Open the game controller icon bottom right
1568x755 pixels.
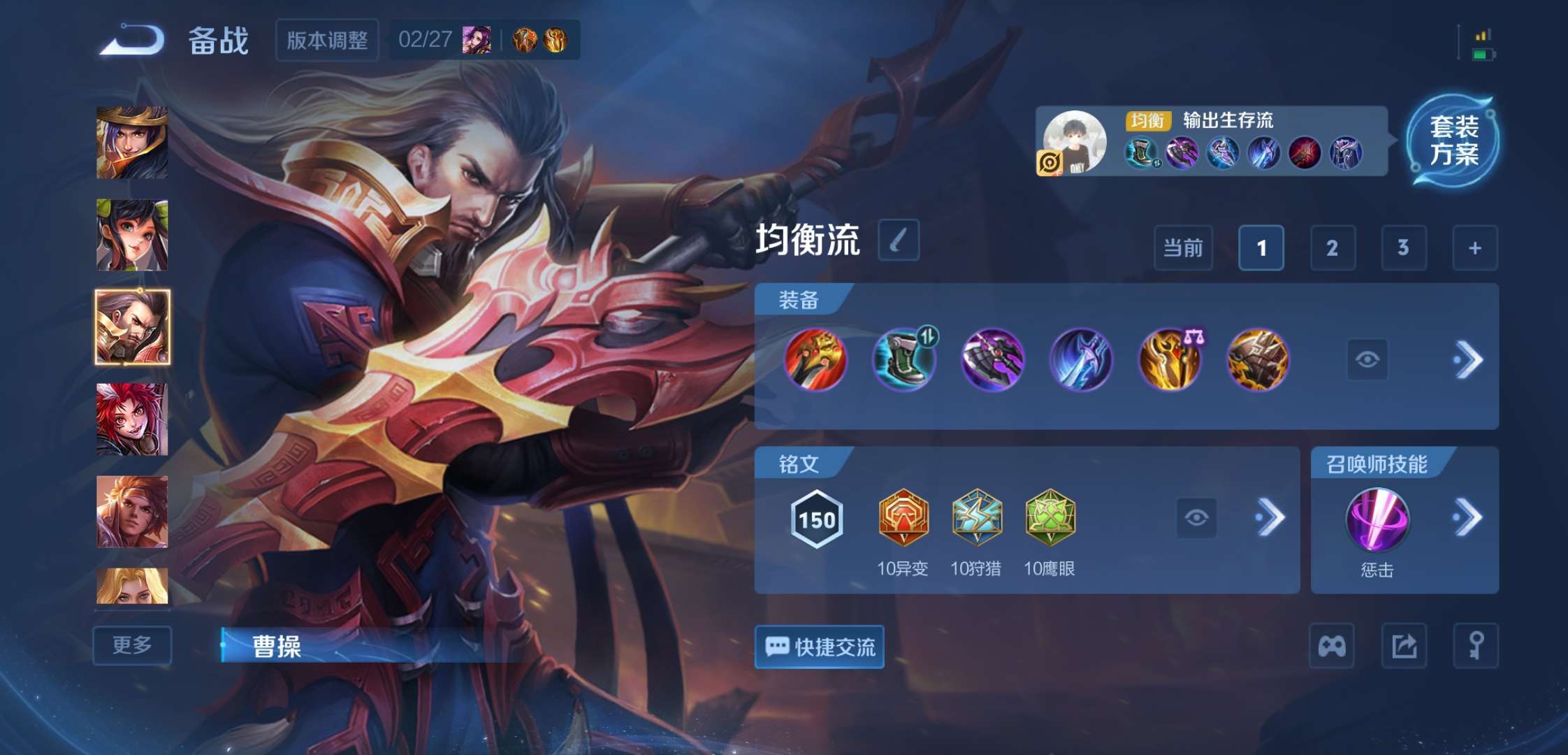[x=1331, y=647]
